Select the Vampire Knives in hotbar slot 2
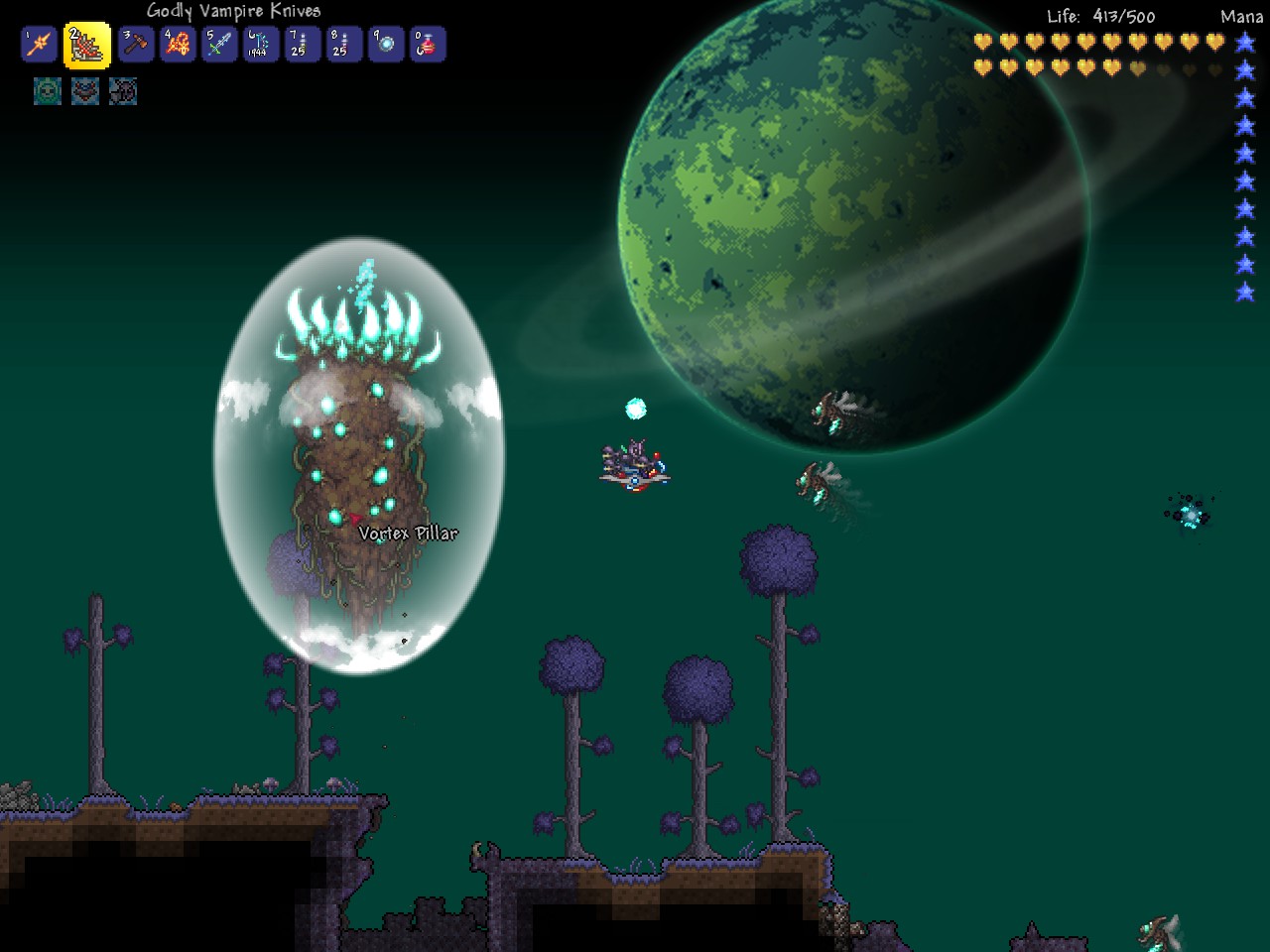Image resolution: width=1270 pixels, height=952 pixels. (84, 45)
